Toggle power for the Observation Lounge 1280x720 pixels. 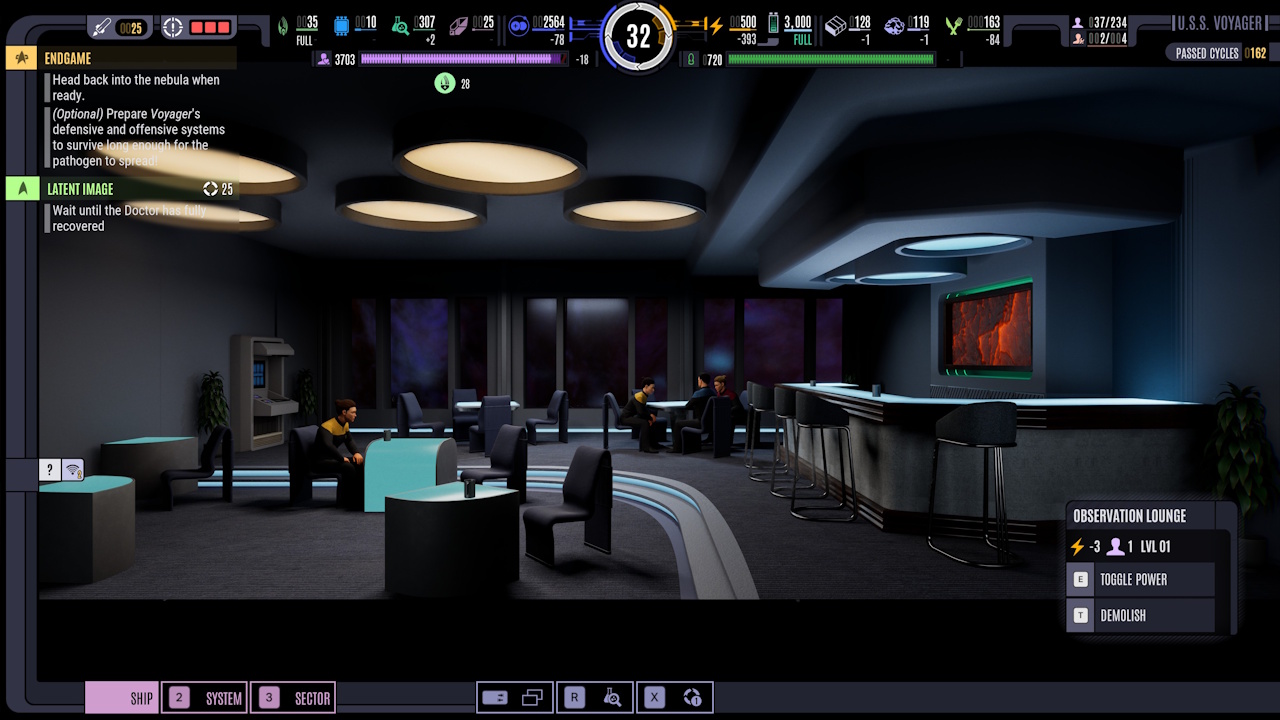(1140, 579)
